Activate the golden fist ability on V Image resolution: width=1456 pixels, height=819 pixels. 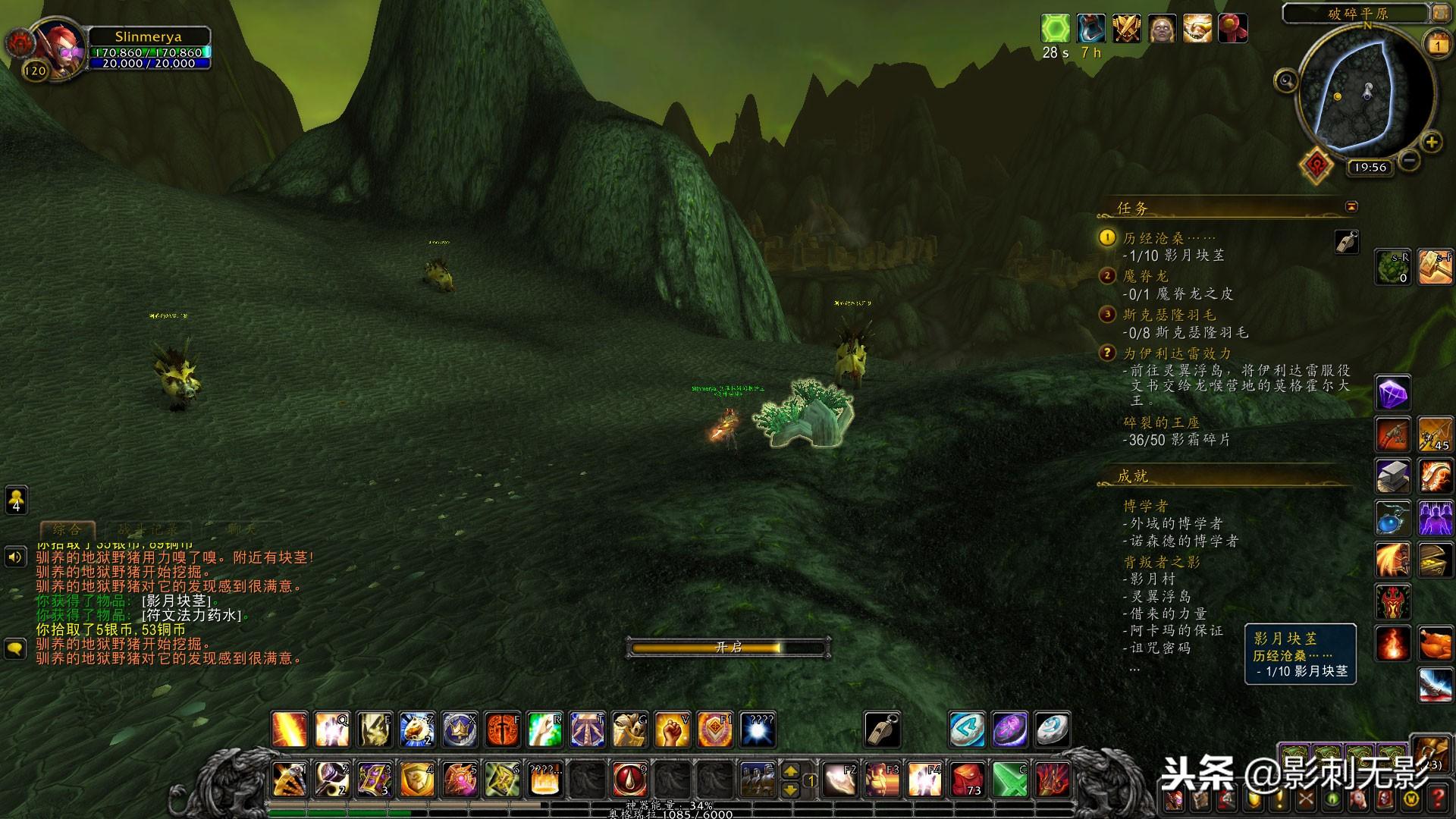tap(672, 730)
